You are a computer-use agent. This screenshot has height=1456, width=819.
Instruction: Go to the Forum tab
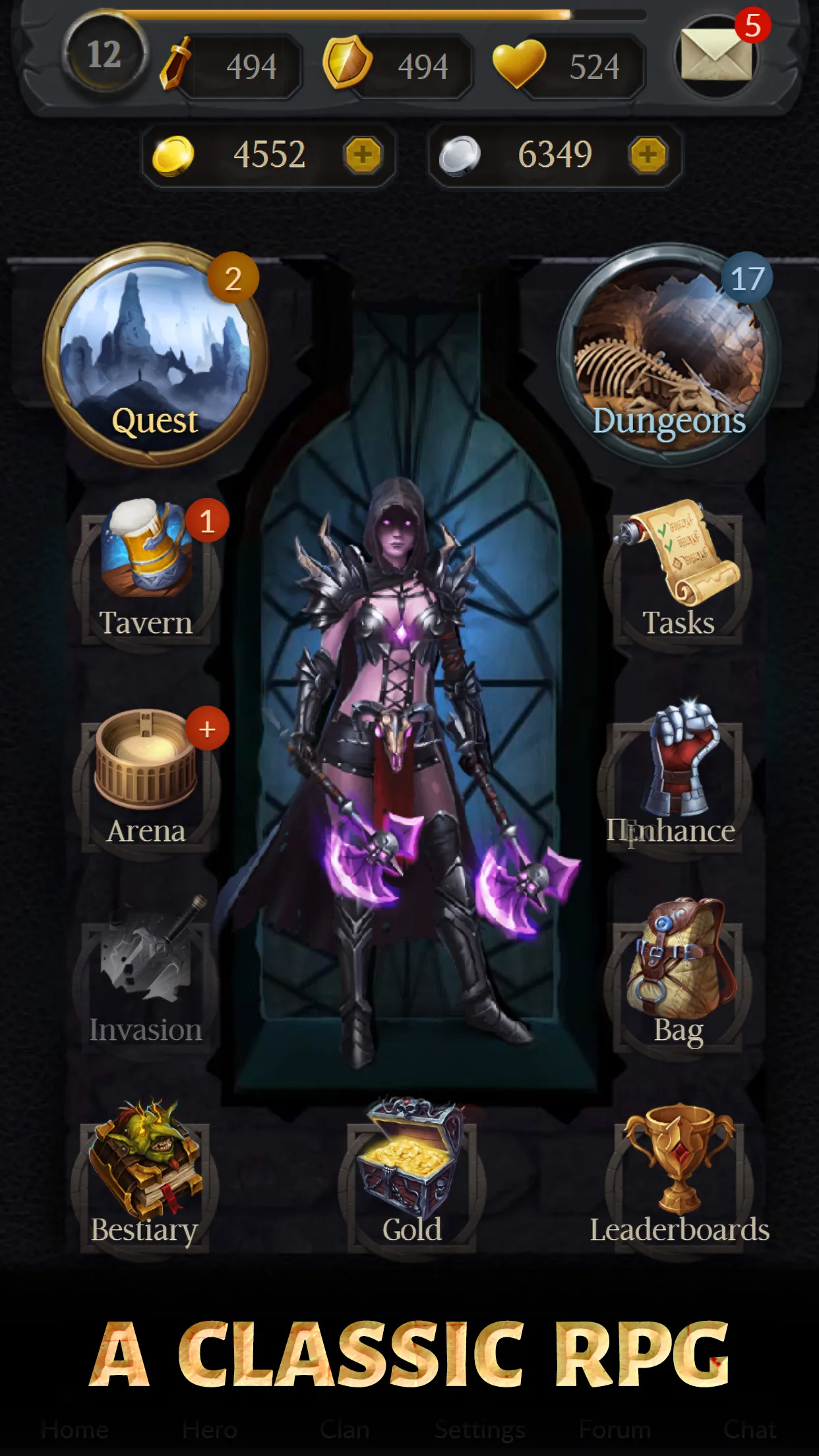(x=615, y=1430)
